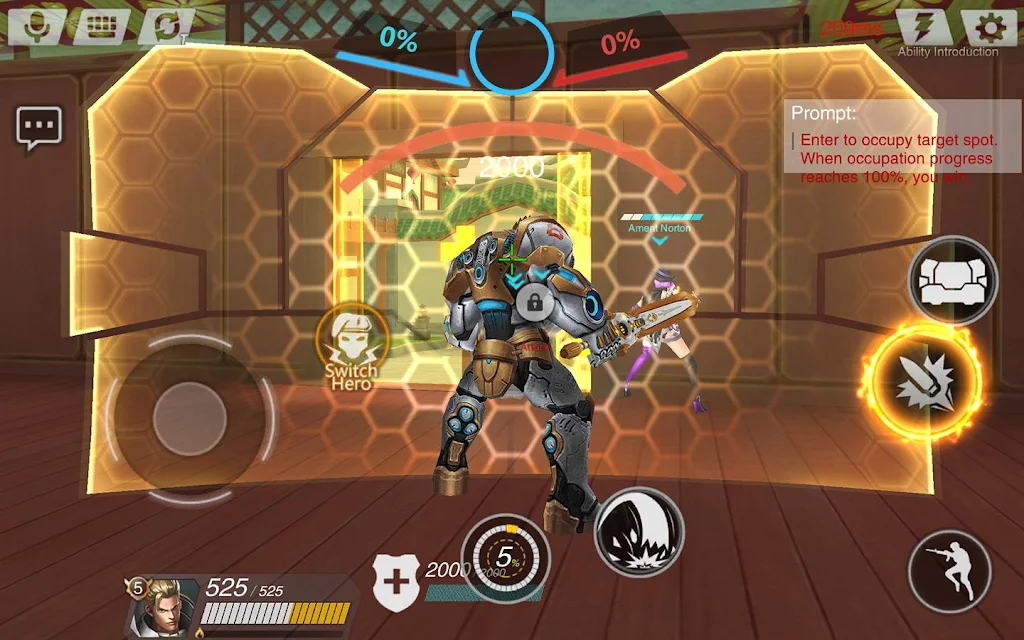Image resolution: width=1024 pixels, height=640 pixels.
Task: Tap the Switch Hero button
Action: pos(351,346)
